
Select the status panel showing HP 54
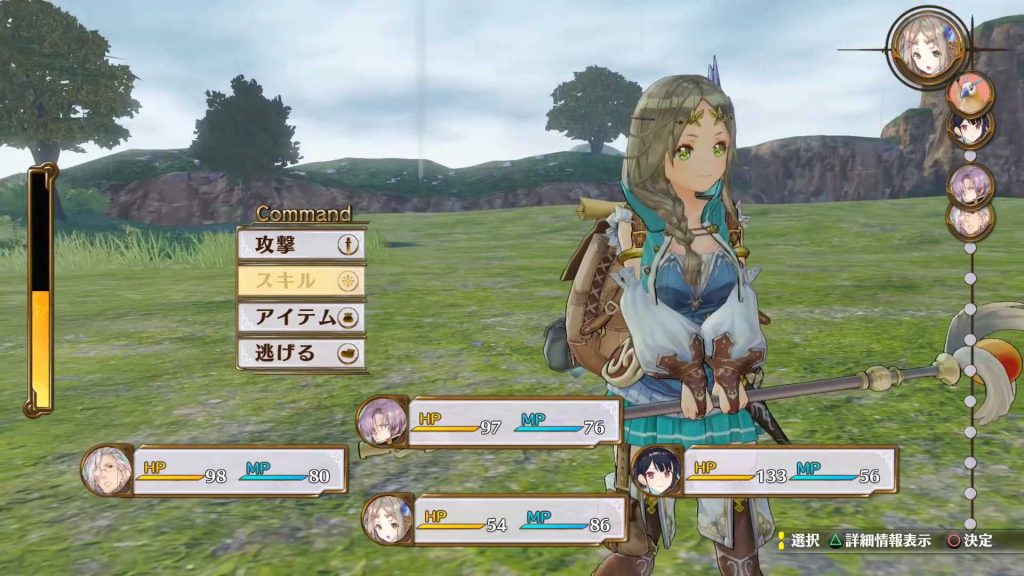pyautogui.click(x=496, y=519)
